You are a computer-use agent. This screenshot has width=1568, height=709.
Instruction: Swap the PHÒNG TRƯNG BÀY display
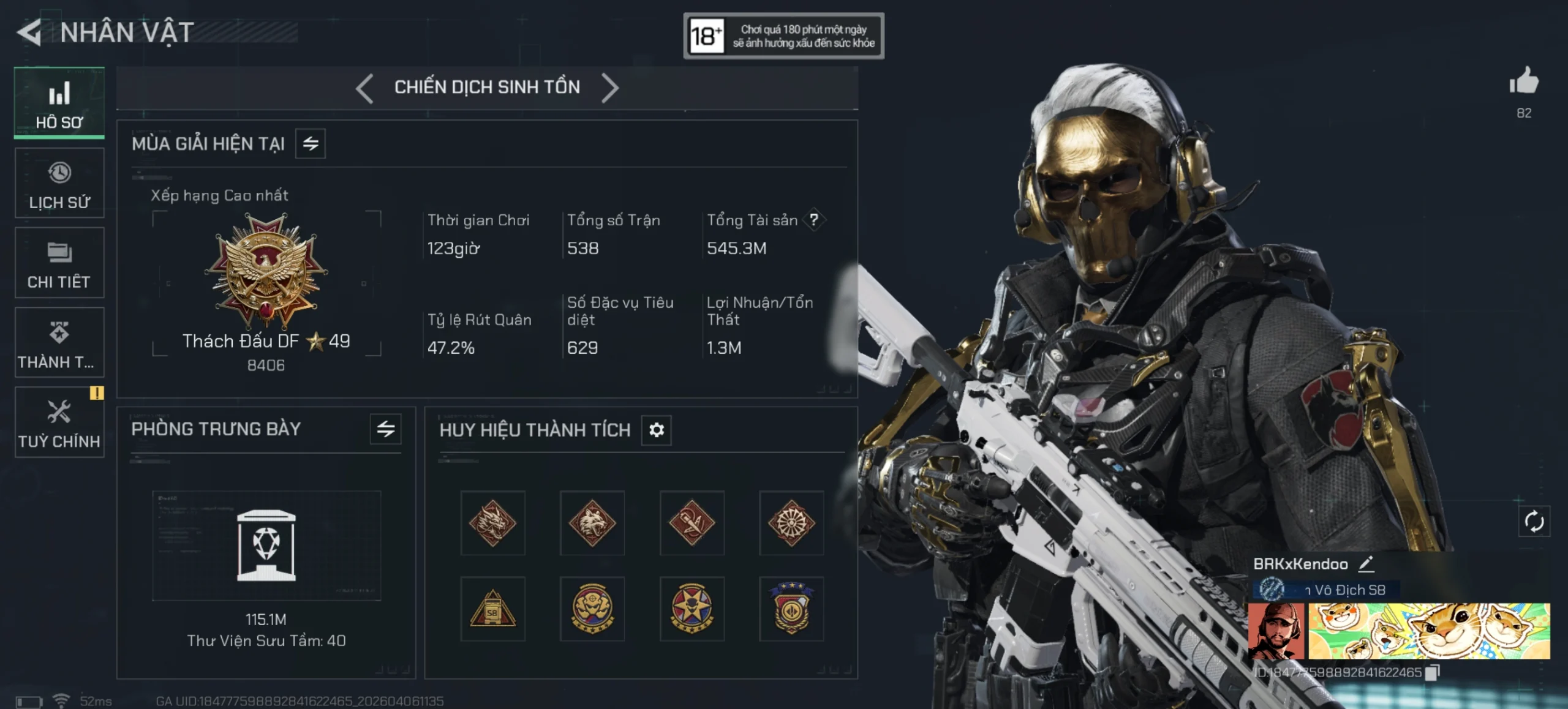tap(385, 429)
